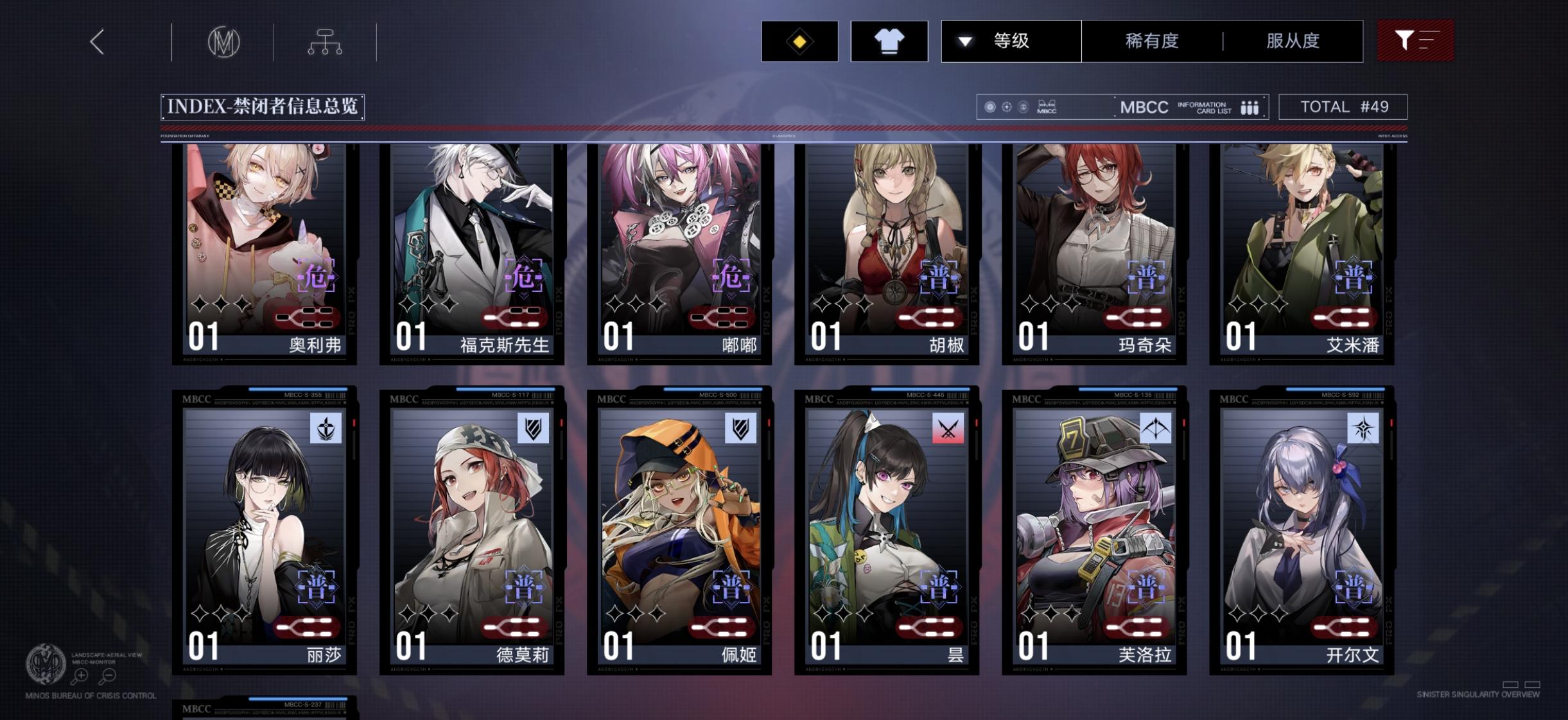Click the dropdown arrow next to 等级
1568x720 pixels.
click(963, 40)
